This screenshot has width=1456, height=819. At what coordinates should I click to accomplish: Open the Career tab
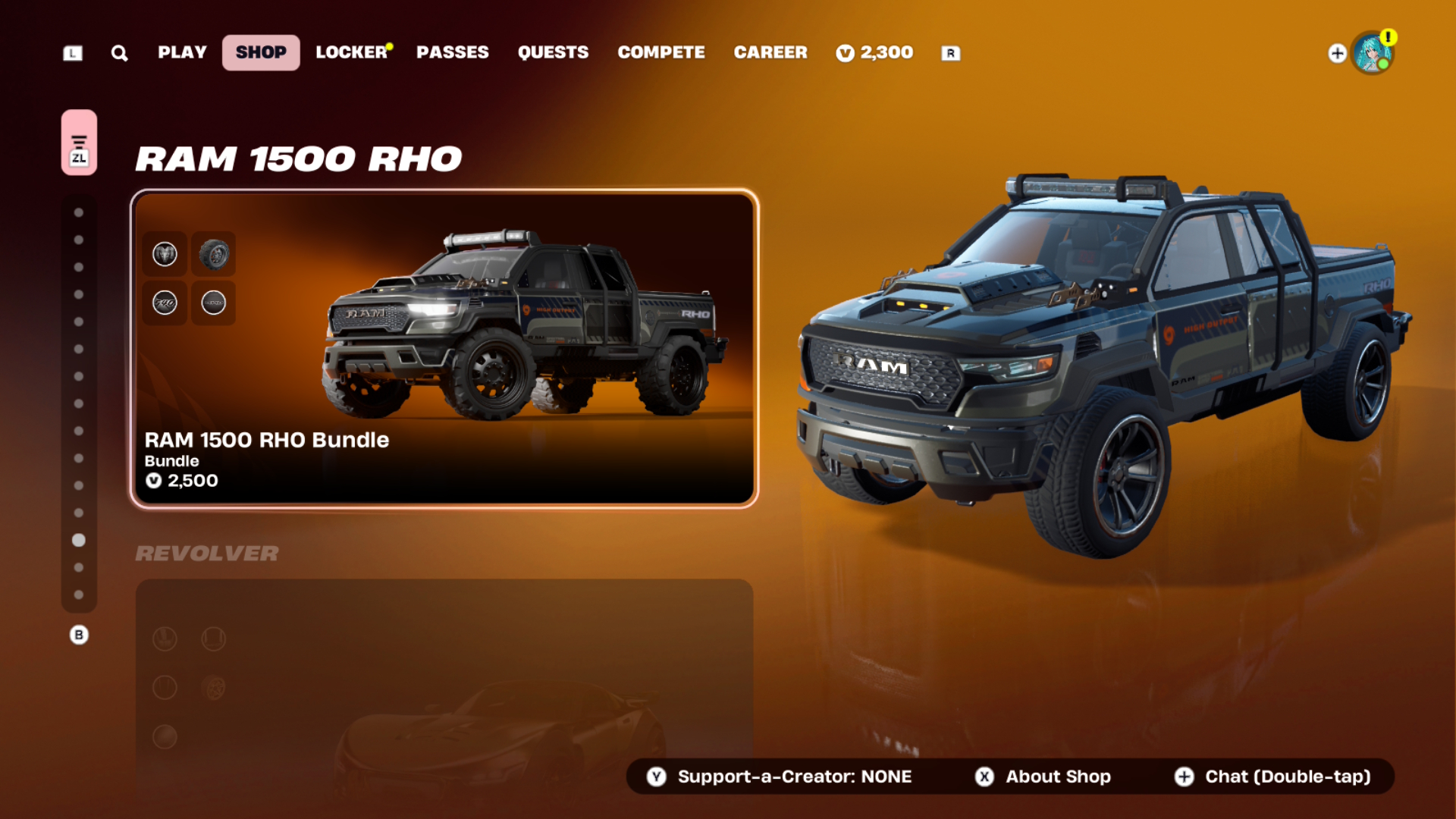(x=770, y=52)
